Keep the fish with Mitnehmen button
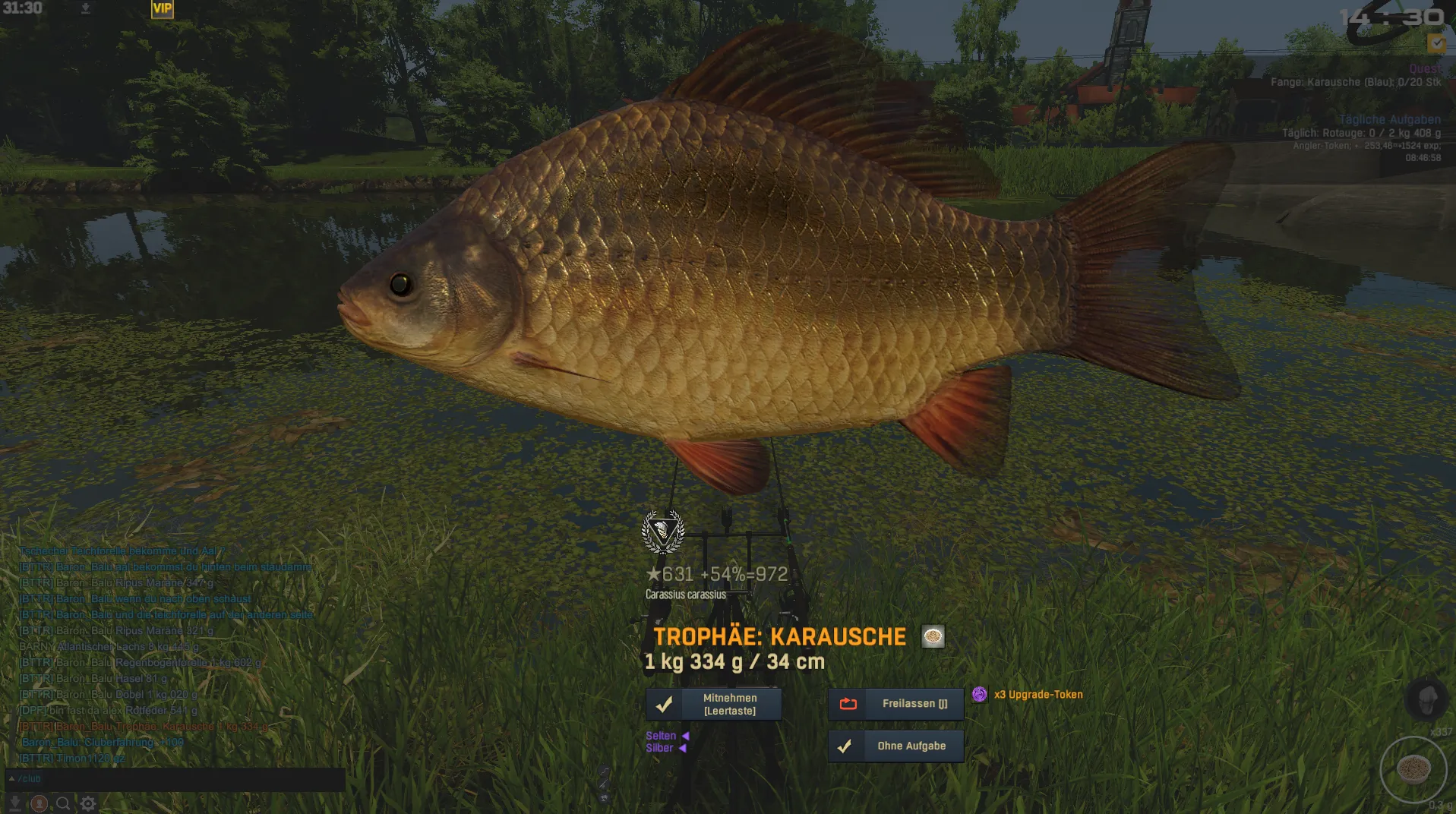Viewport: 1456px width, 814px height. tap(713, 704)
